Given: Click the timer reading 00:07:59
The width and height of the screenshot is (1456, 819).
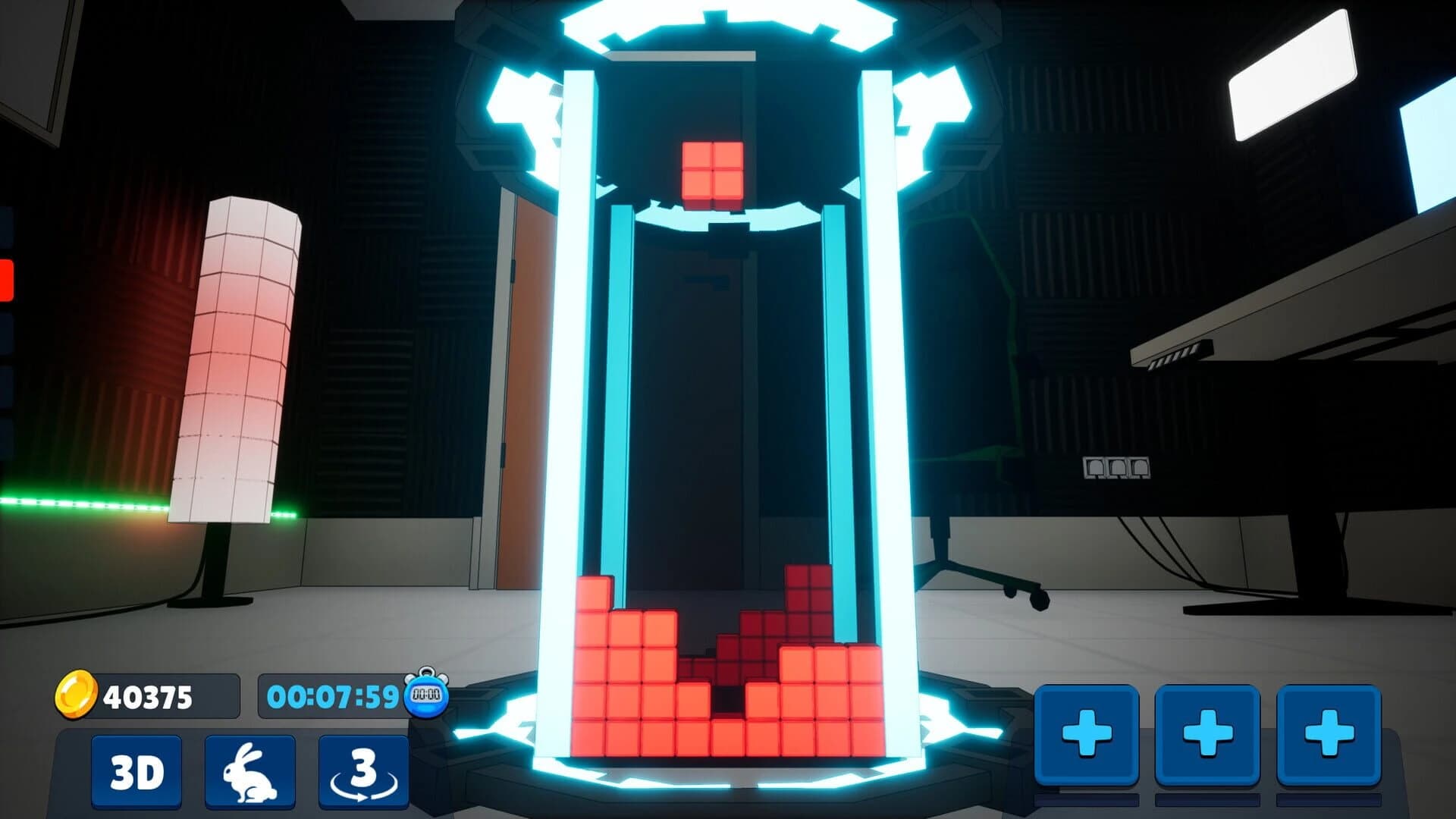Looking at the screenshot, I should tap(334, 692).
